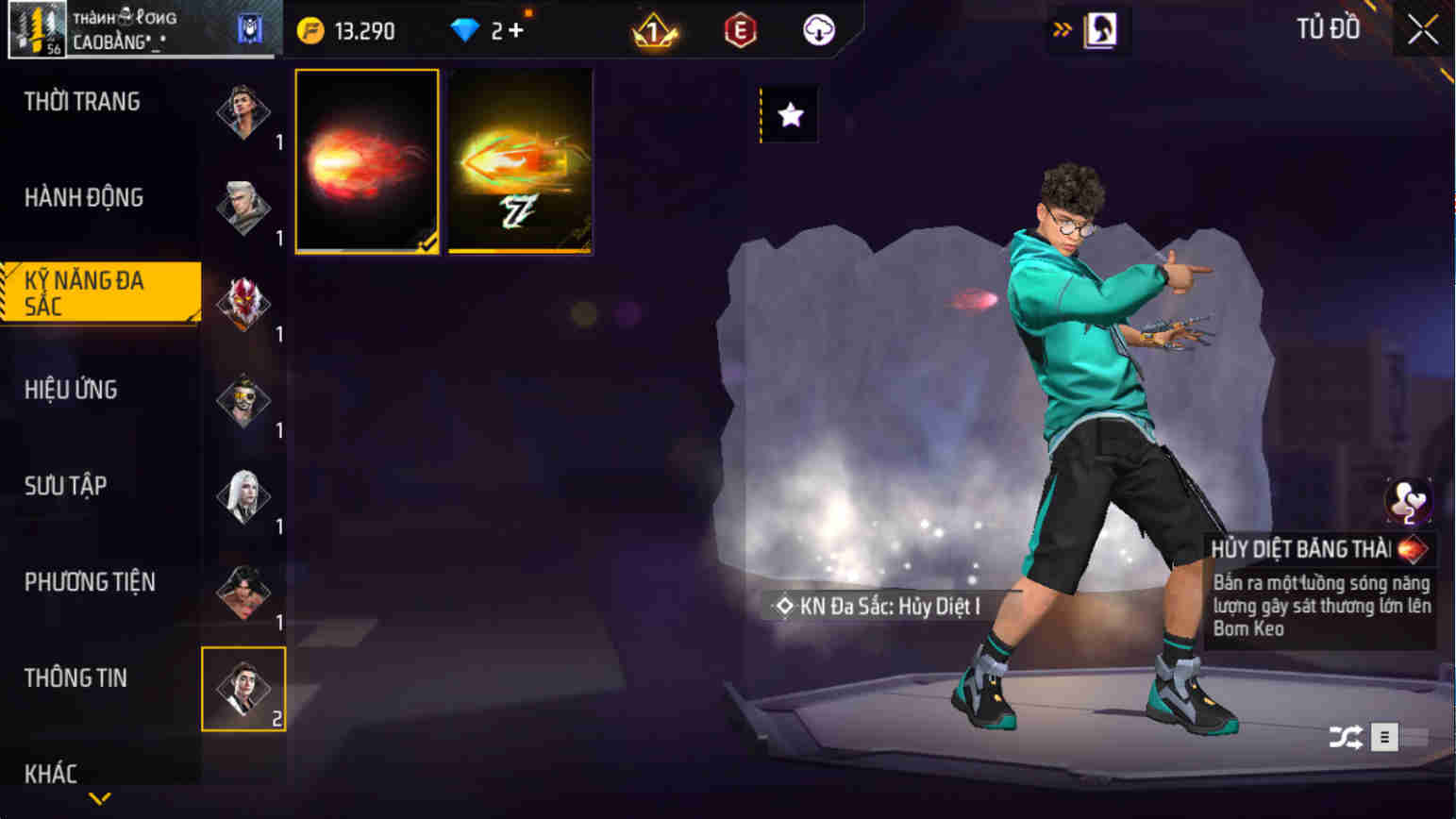This screenshot has width=1456, height=819.
Task: Click the red hexagonal E badge
Action: click(x=742, y=29)
